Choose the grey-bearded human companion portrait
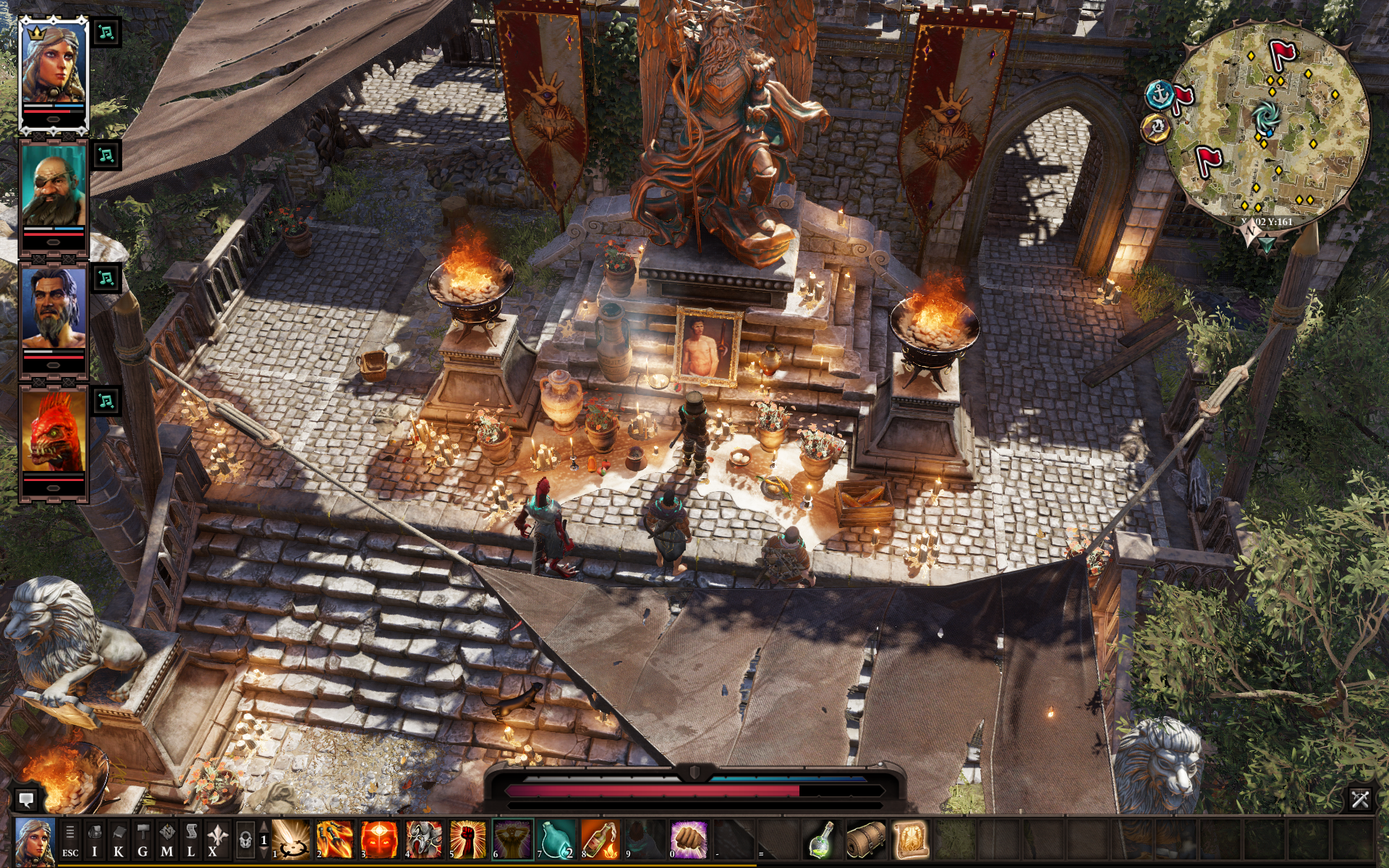Viewport: 1389px width, 868px height. click(53, 309)
